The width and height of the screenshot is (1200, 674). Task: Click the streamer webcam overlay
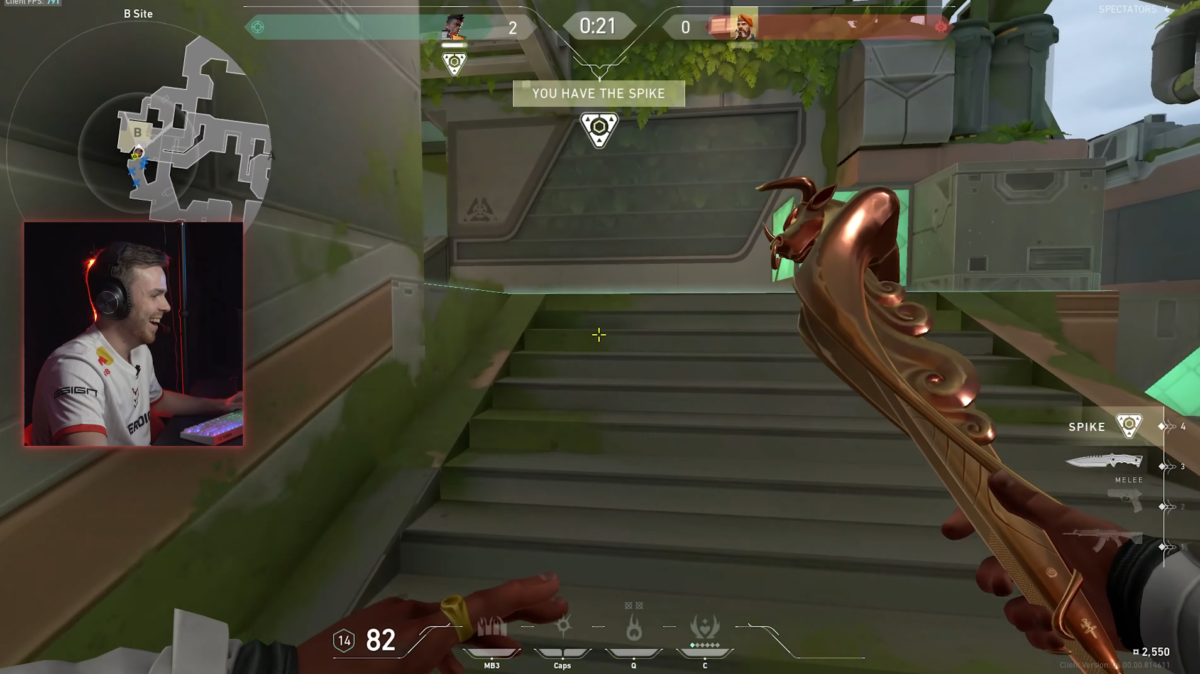pyautogui.click(x=133, y=333)
